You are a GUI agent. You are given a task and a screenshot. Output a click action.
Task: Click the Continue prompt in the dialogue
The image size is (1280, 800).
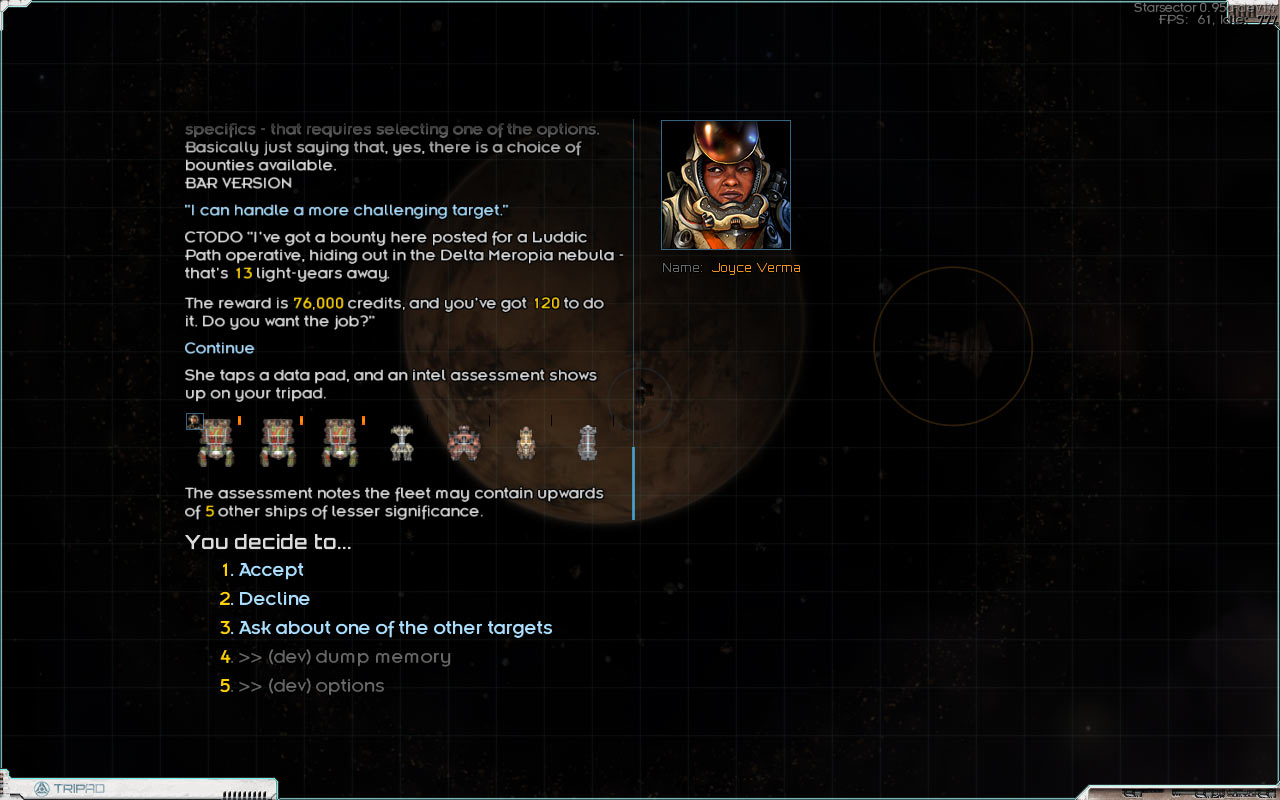(x=219, y=348)
